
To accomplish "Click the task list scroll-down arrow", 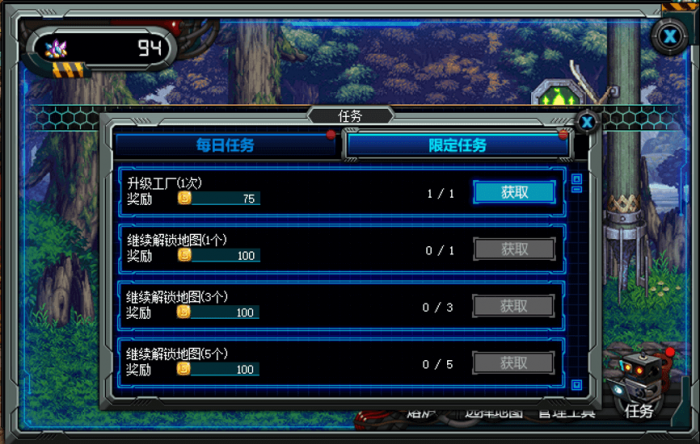I will click(x=576, y=383).
